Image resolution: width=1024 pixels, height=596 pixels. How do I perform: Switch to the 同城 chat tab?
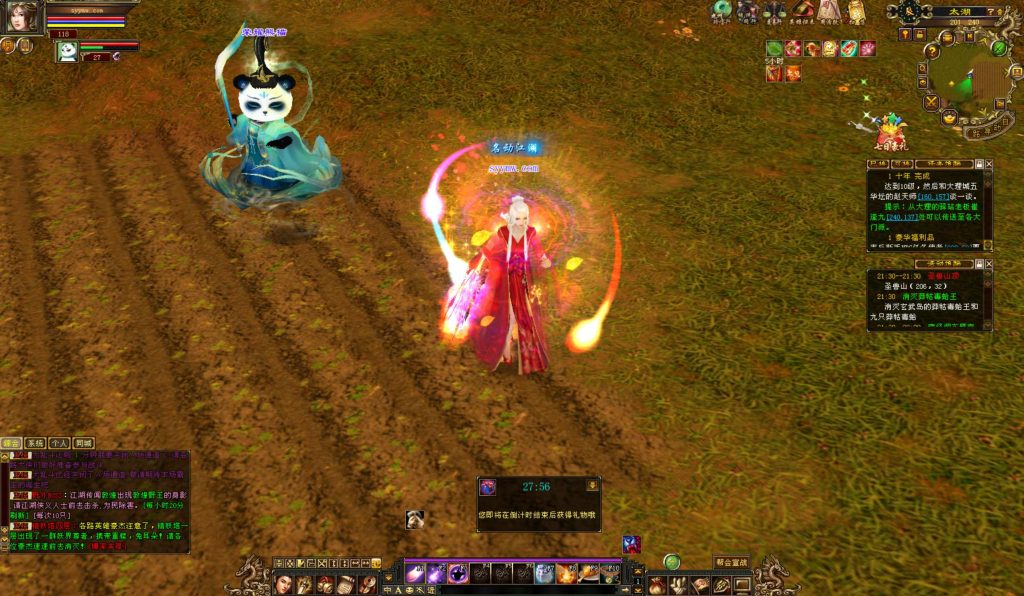coord(83,442)
